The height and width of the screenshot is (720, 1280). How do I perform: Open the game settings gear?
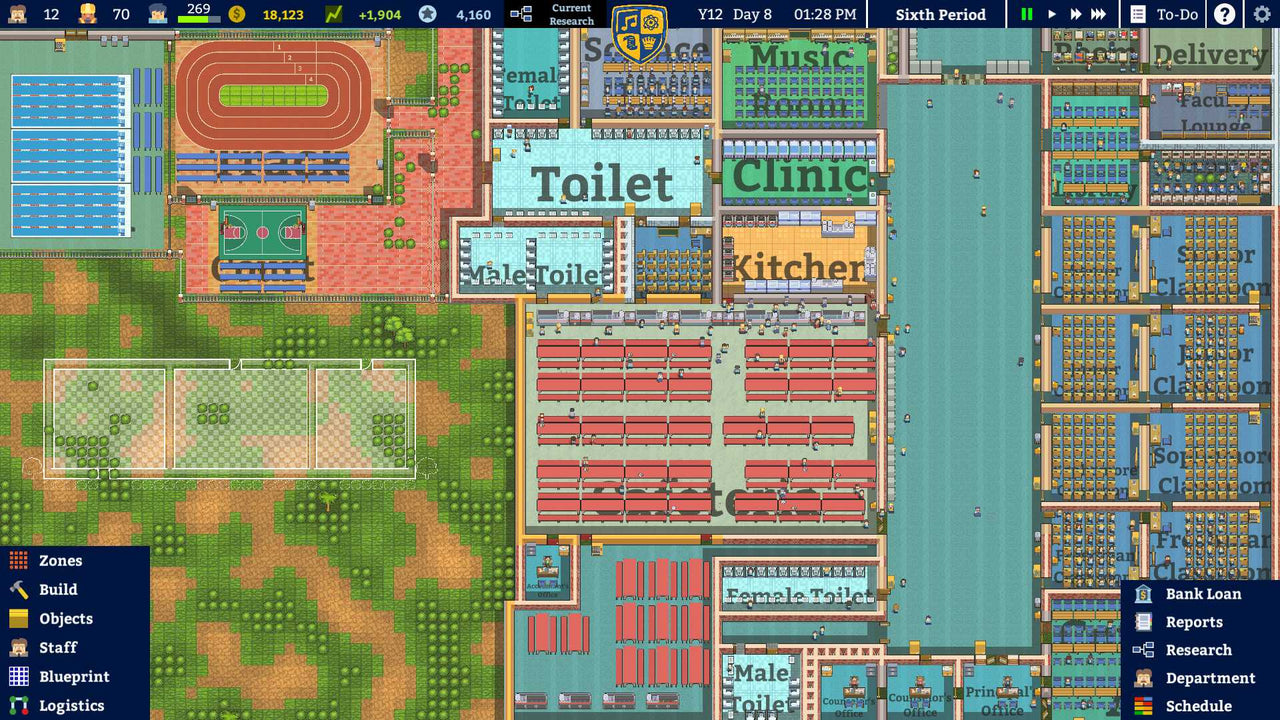1262,14
